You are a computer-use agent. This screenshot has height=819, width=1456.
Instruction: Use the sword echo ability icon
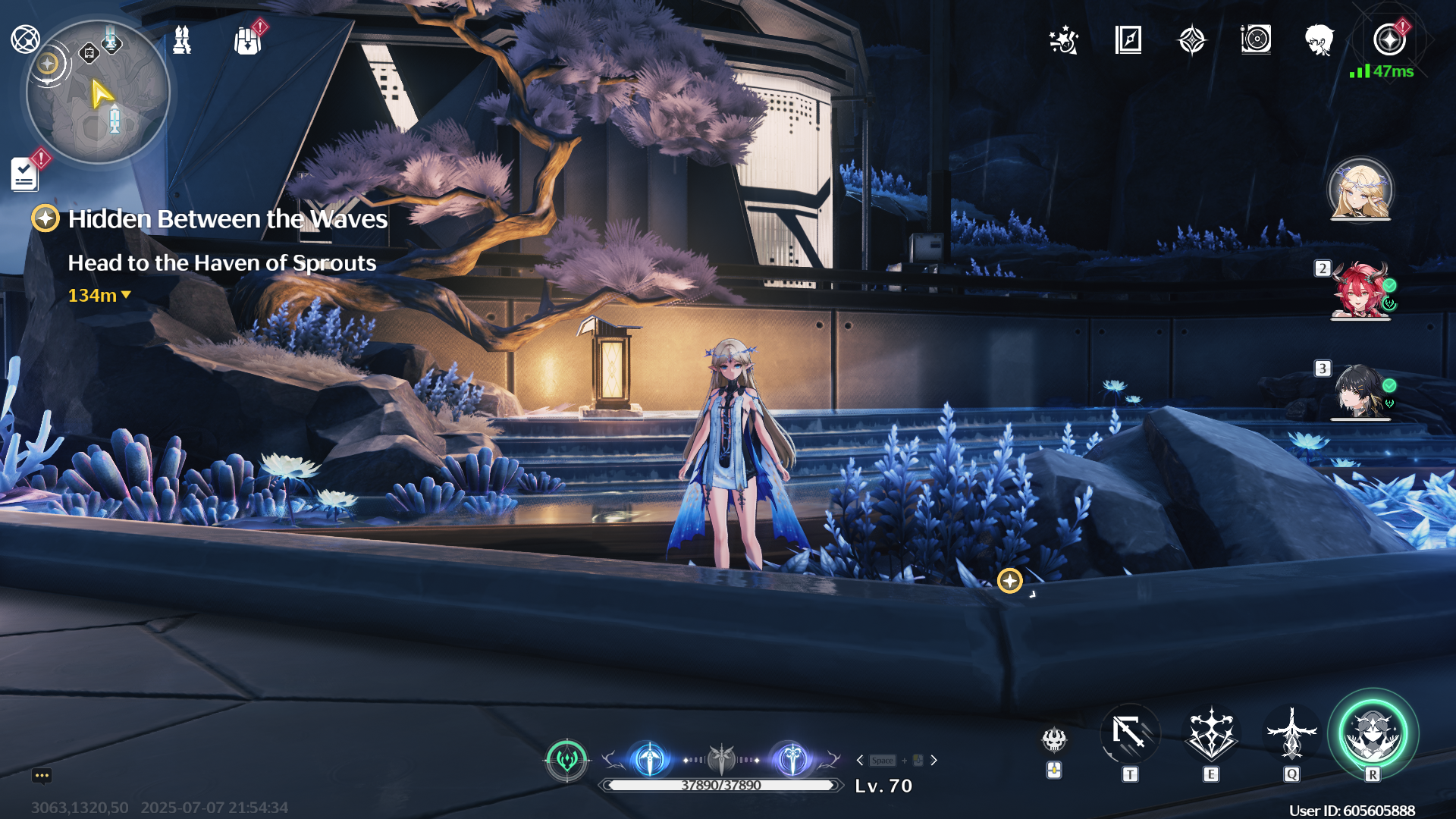coord(1291,733)
